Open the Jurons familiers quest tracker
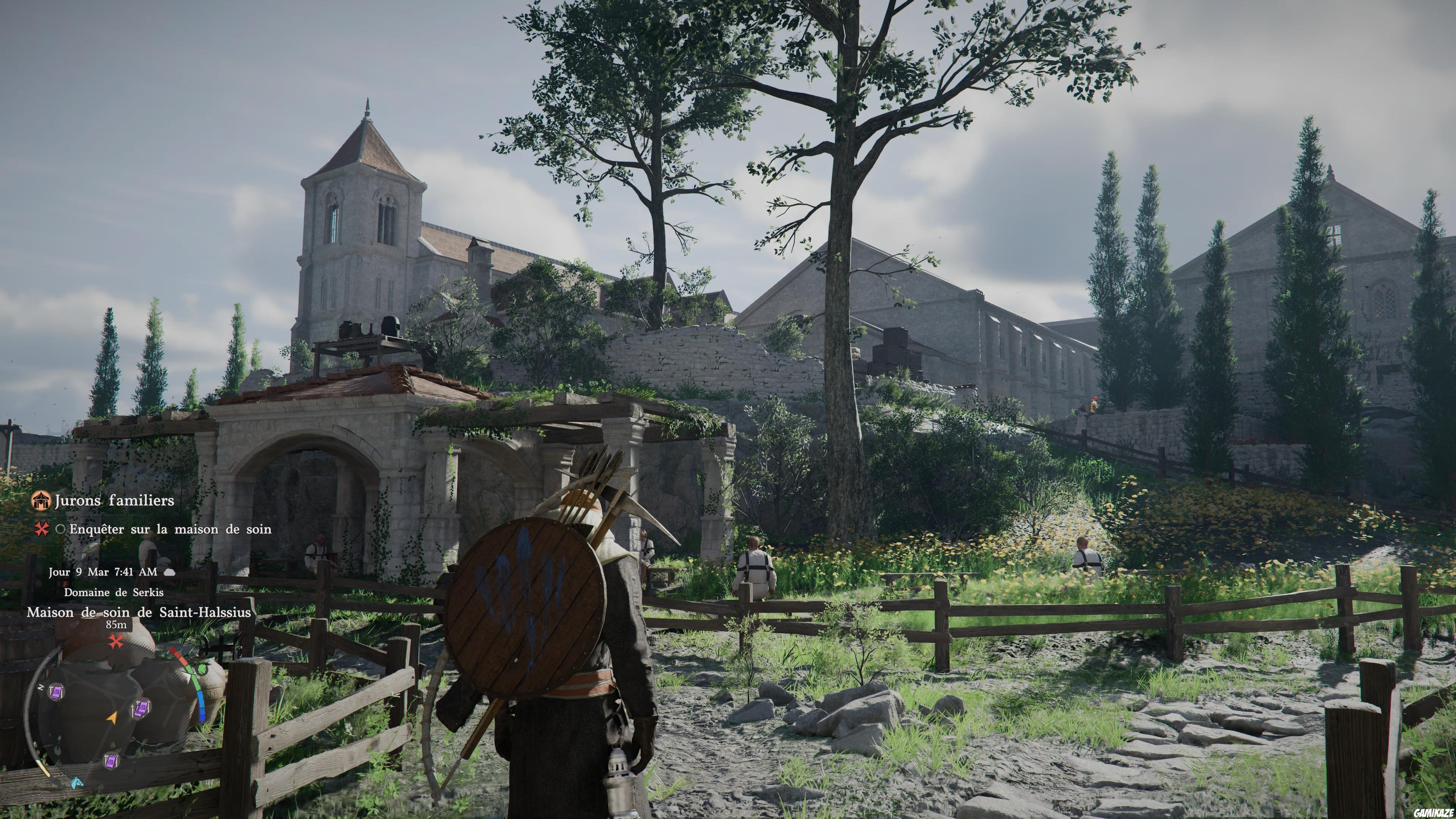Image resolution: width=1456 pixels, height=819 pixels. (x=114, y=501)
